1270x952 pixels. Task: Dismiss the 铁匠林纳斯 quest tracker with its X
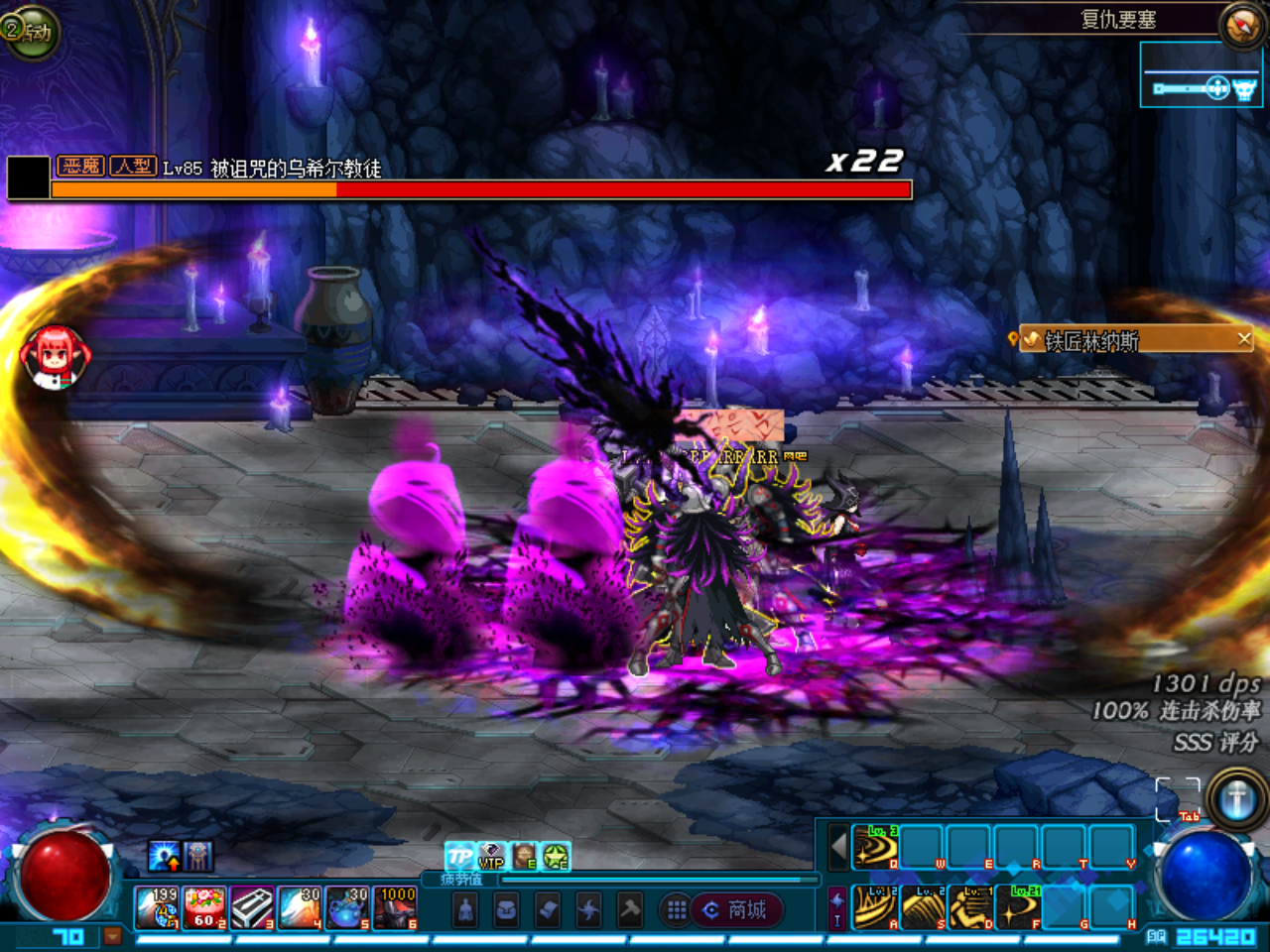click(1243, 339)
